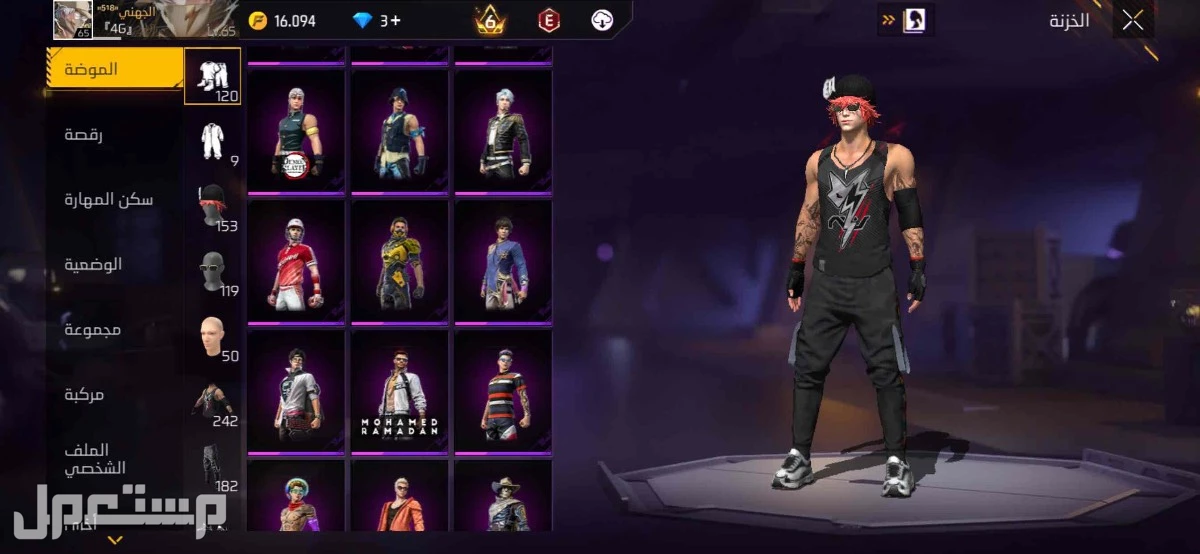Choose the red football kit outfit

pos(296,260)
